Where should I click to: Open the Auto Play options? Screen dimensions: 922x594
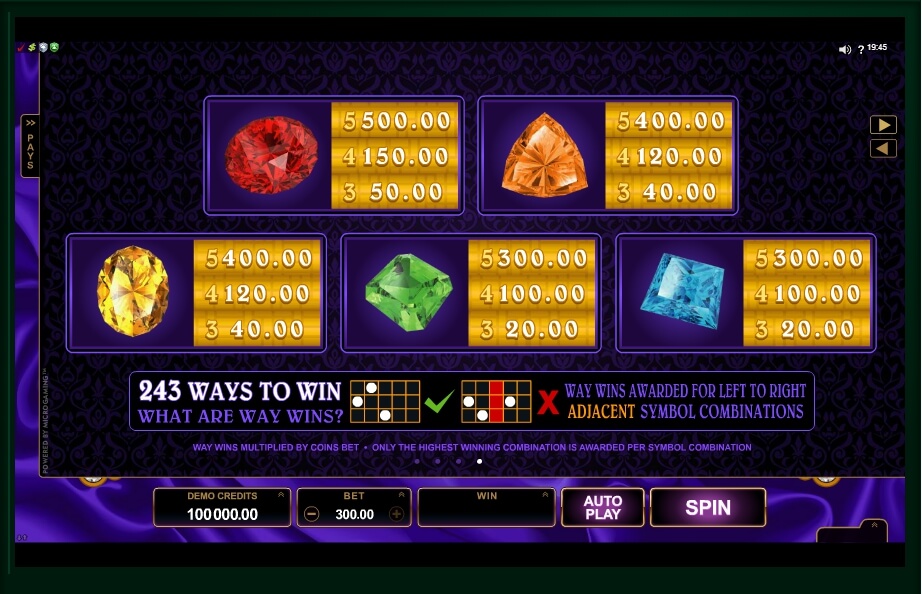tap(602, 507)
